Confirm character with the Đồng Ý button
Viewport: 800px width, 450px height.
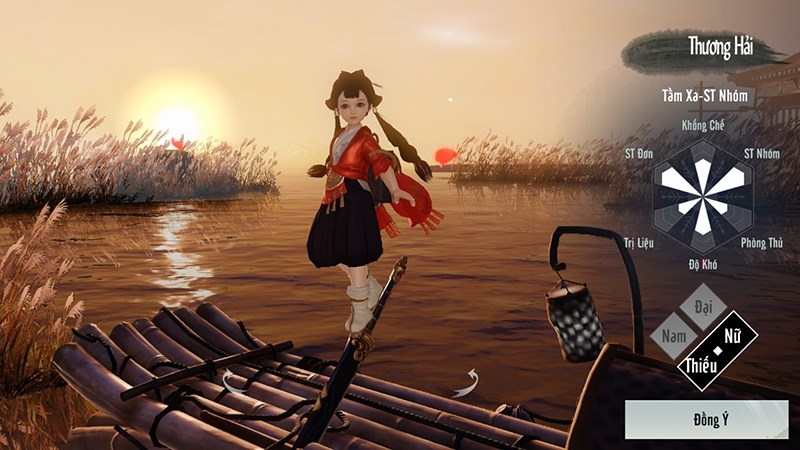(x=706, y=419)
